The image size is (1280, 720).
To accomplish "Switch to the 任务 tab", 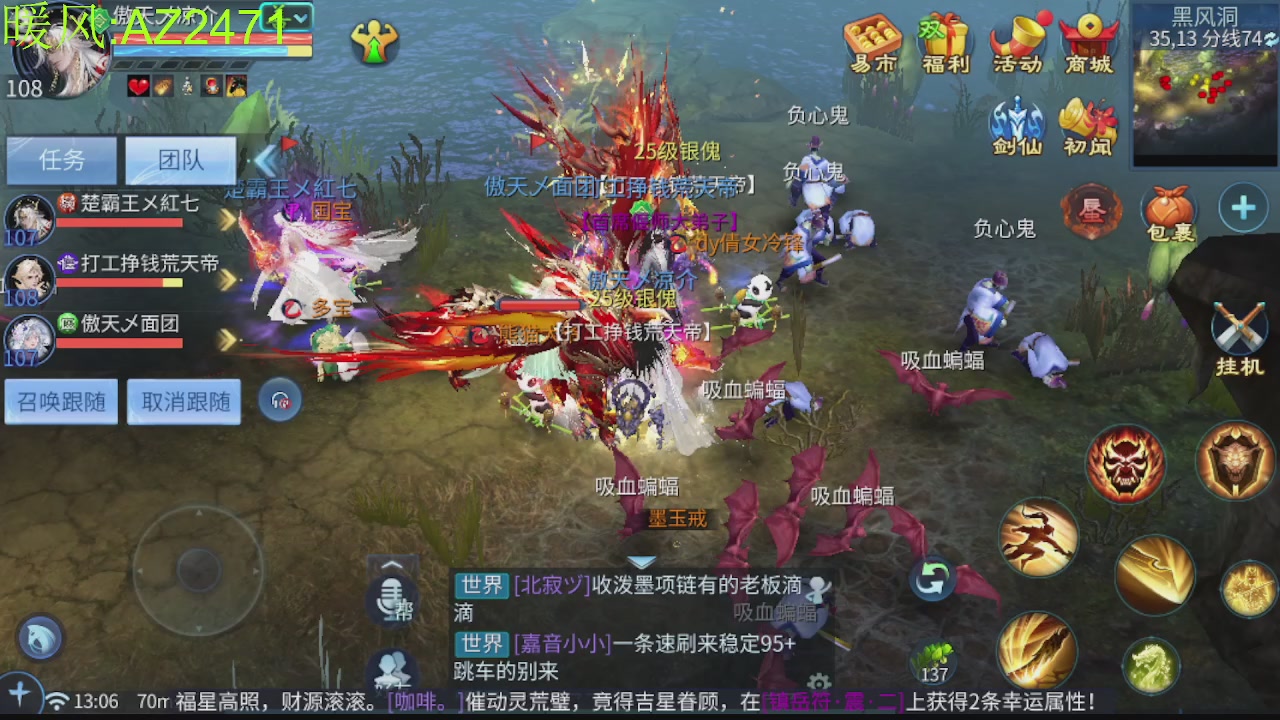I will point(60,161).
